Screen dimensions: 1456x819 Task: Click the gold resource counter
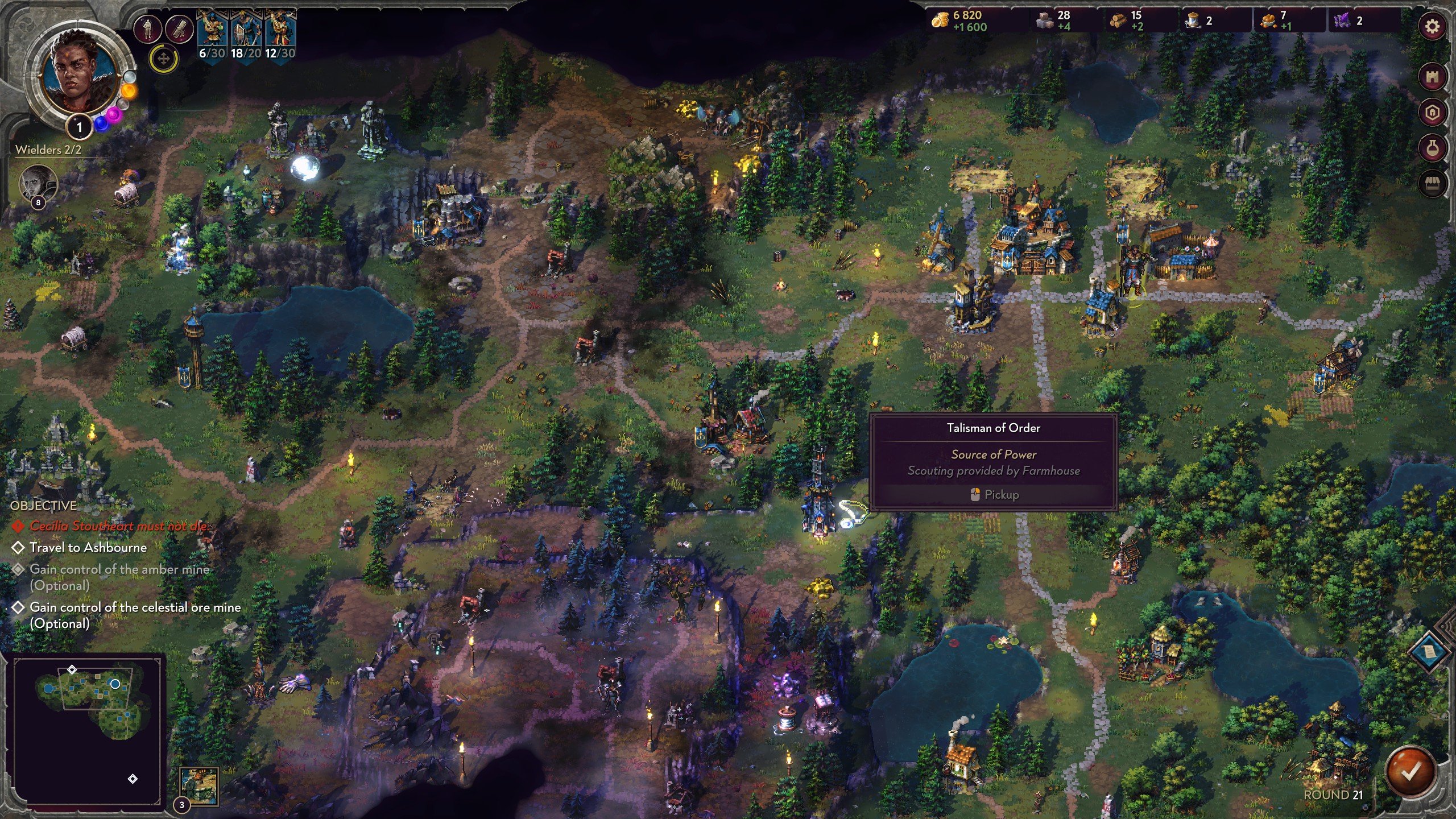click(x=961, y=21)
